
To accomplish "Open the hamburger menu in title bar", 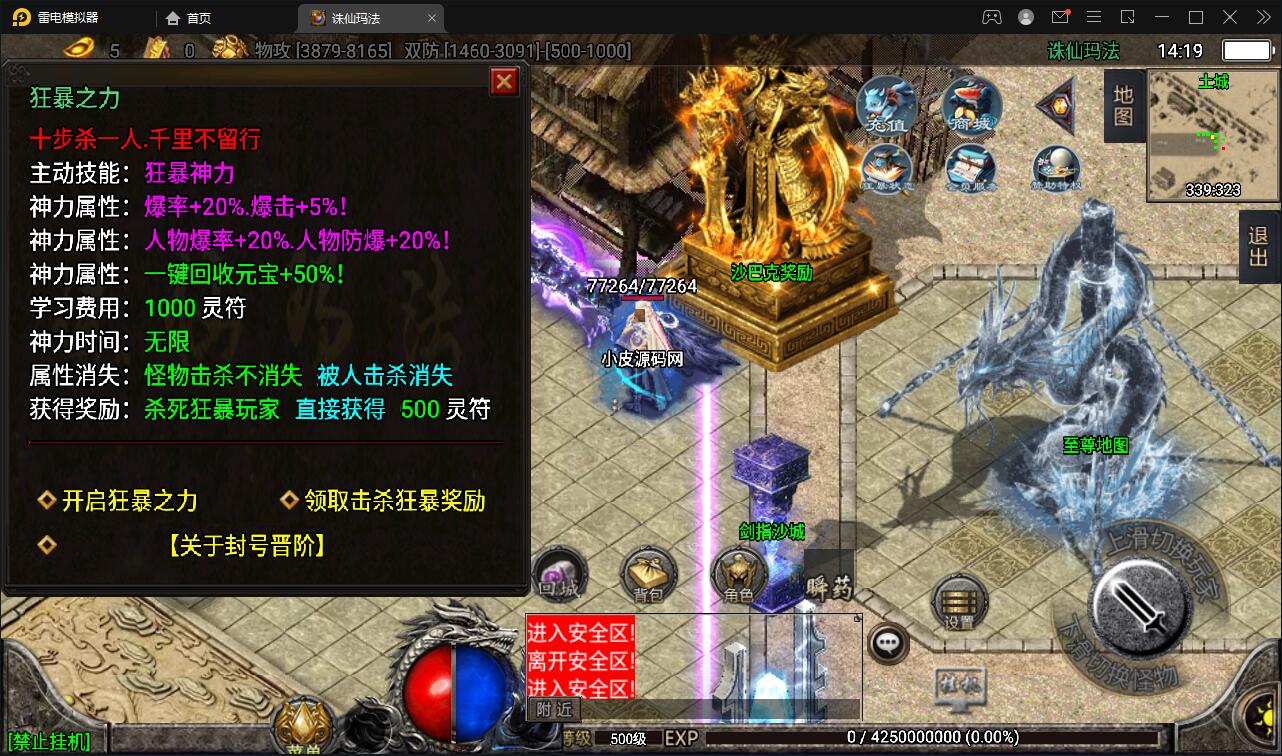I will click(1093, 17).
